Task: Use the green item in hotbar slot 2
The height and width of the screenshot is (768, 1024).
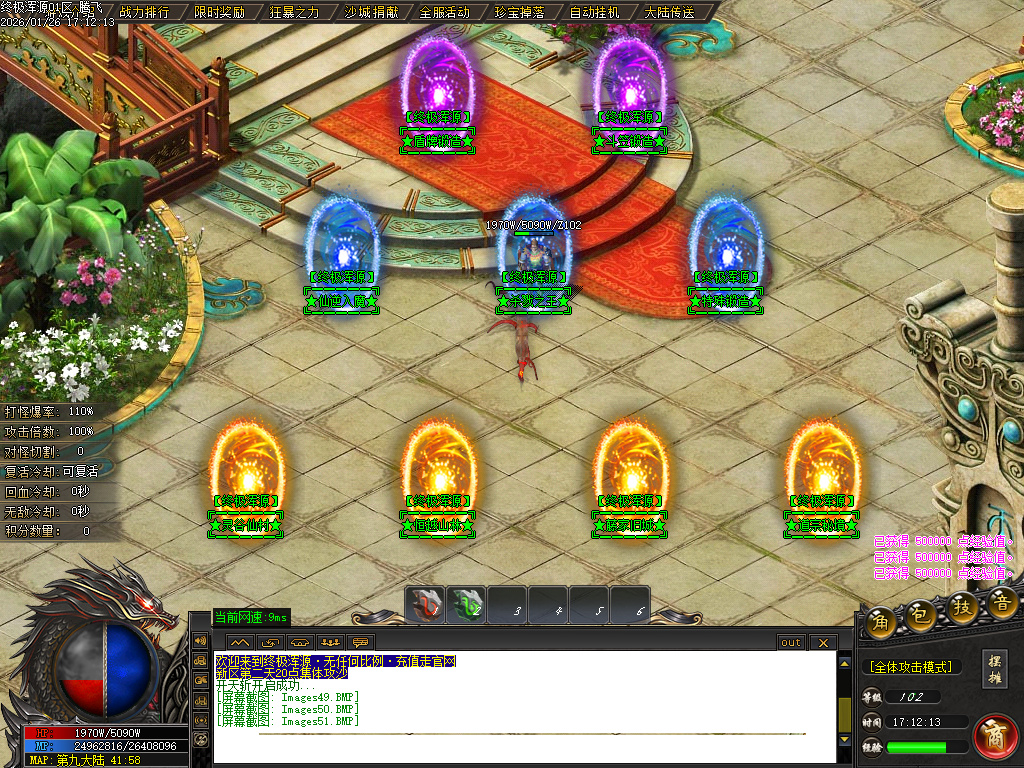Action: [x=466, y=605]
